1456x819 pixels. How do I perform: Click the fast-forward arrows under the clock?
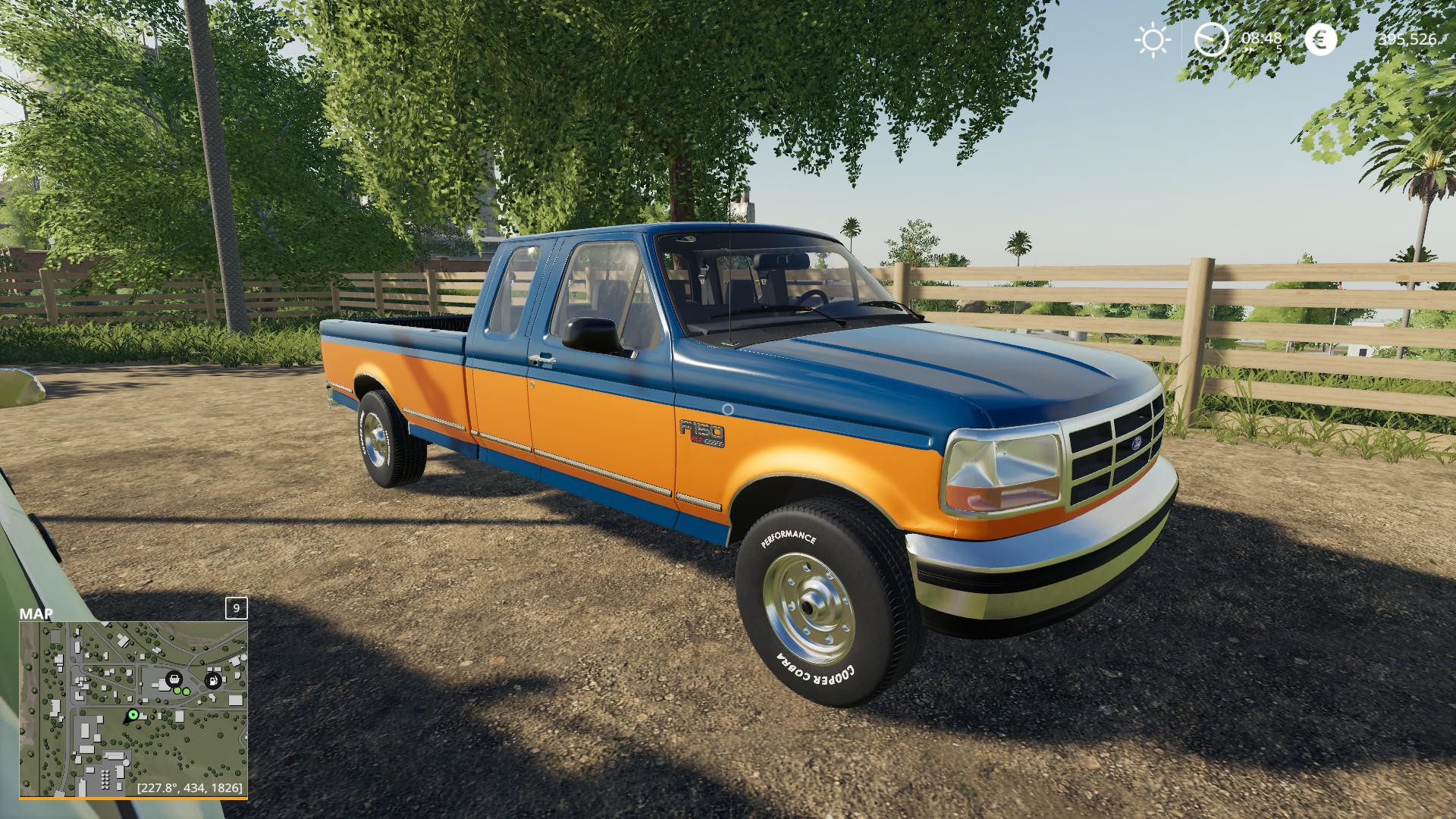[1250, 49]
